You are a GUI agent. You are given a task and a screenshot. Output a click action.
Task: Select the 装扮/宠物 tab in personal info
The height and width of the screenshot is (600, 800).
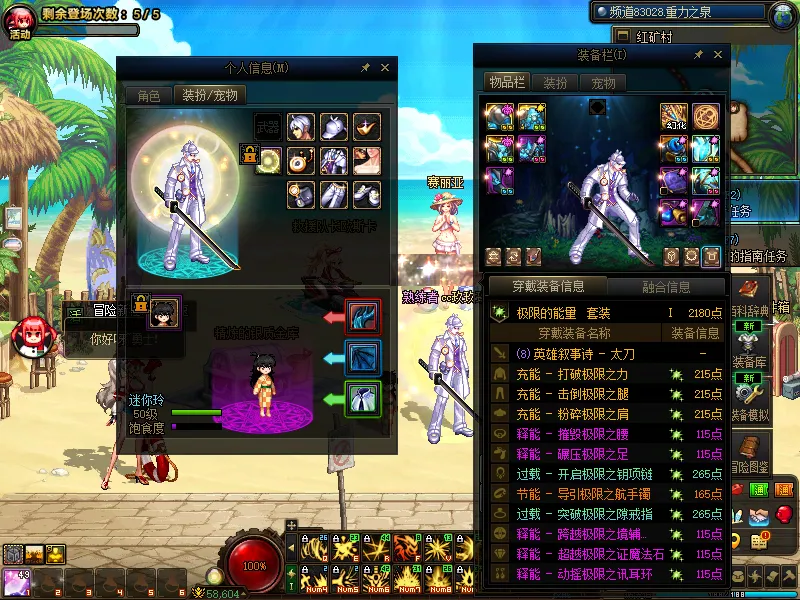pyautogui.click(x=210, y=96)
